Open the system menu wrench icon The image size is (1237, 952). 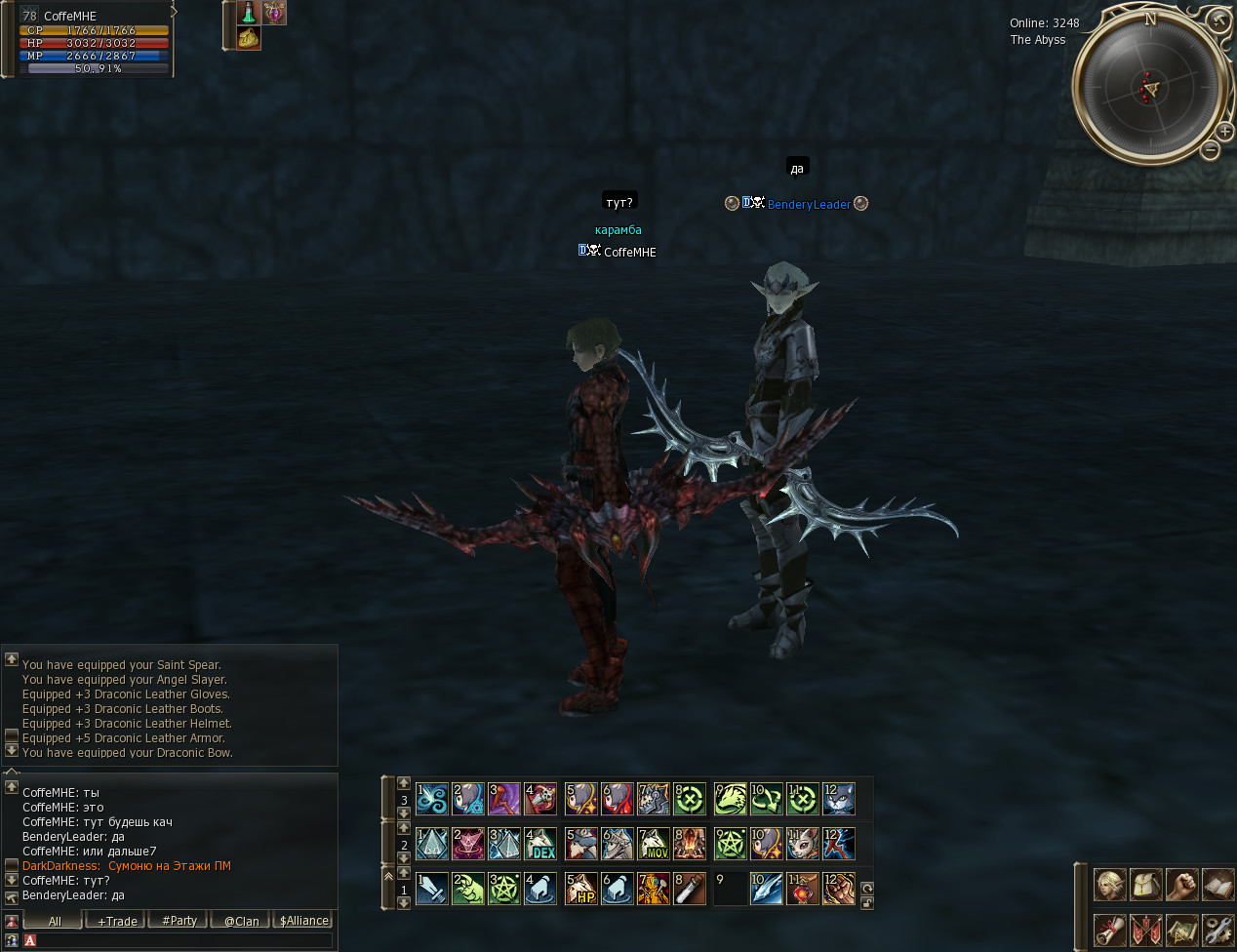(x=1217, y=930)
